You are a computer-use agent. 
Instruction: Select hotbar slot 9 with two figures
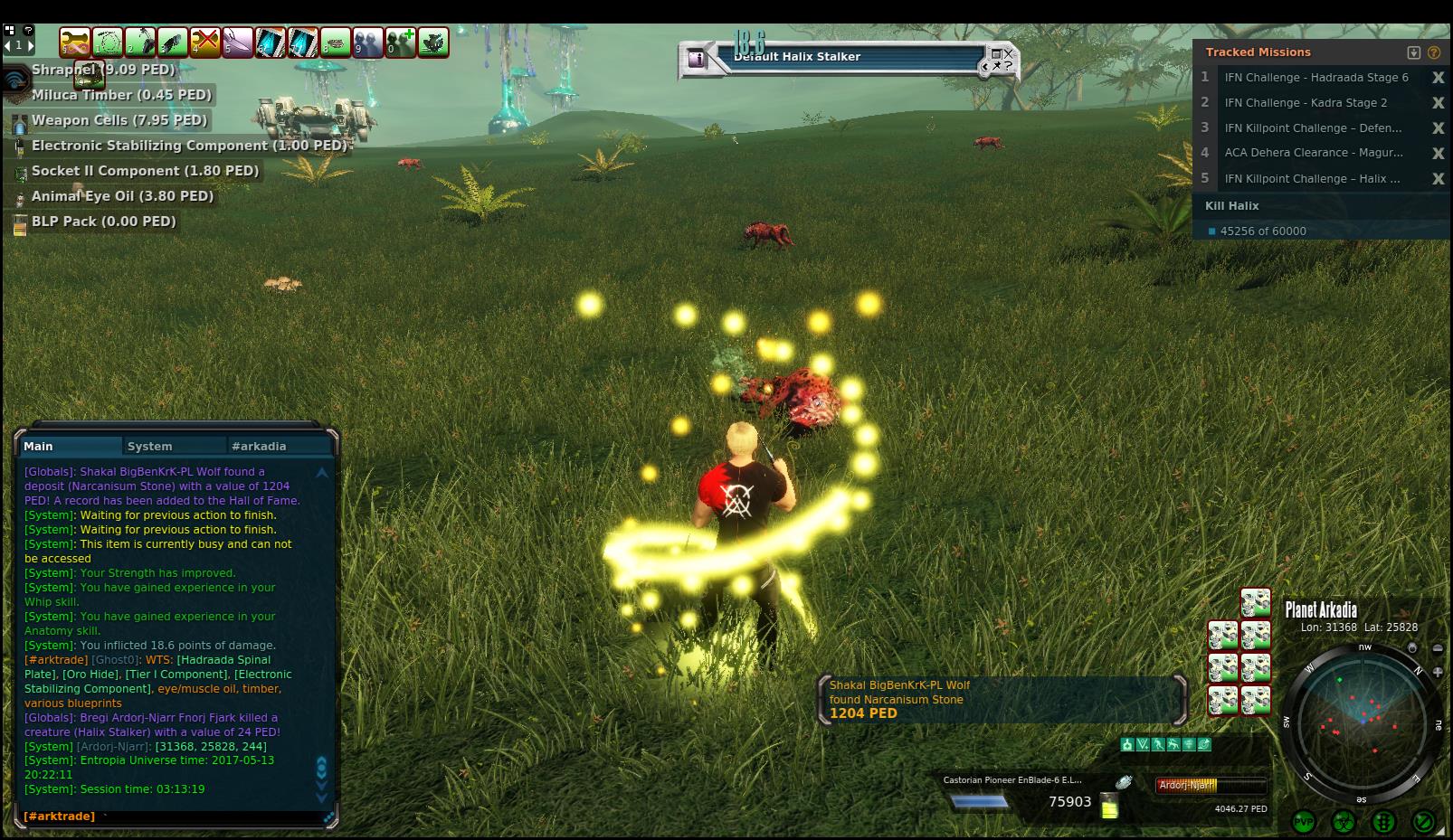[x=368, y=42]
